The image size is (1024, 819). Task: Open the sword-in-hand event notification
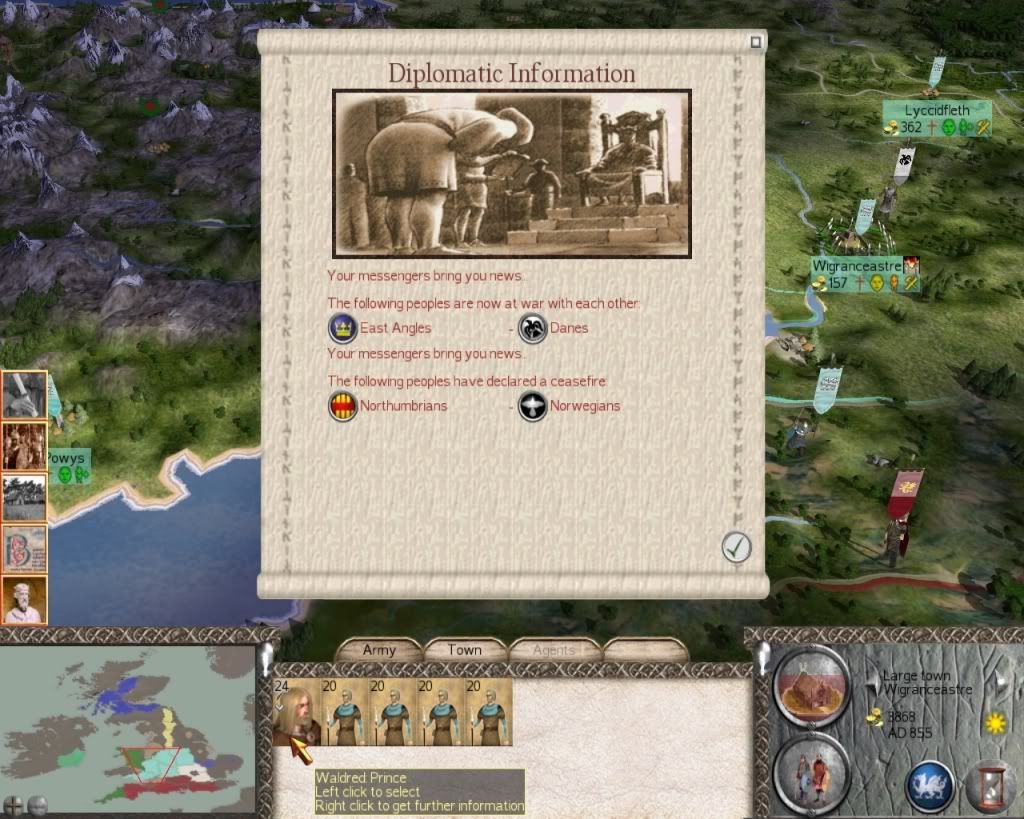(x=24, y=395)
